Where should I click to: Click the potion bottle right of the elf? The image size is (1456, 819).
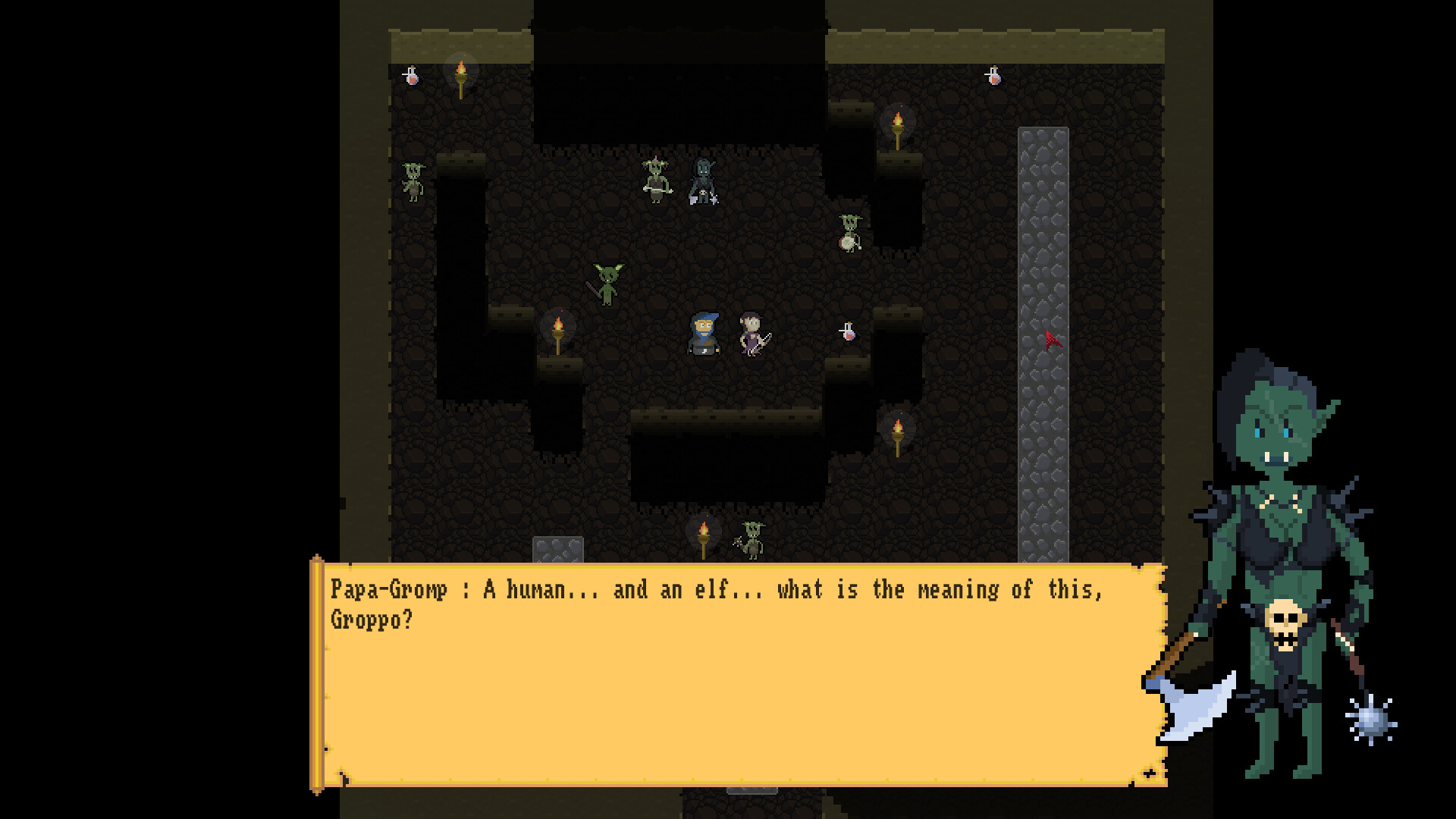point(848,331)
